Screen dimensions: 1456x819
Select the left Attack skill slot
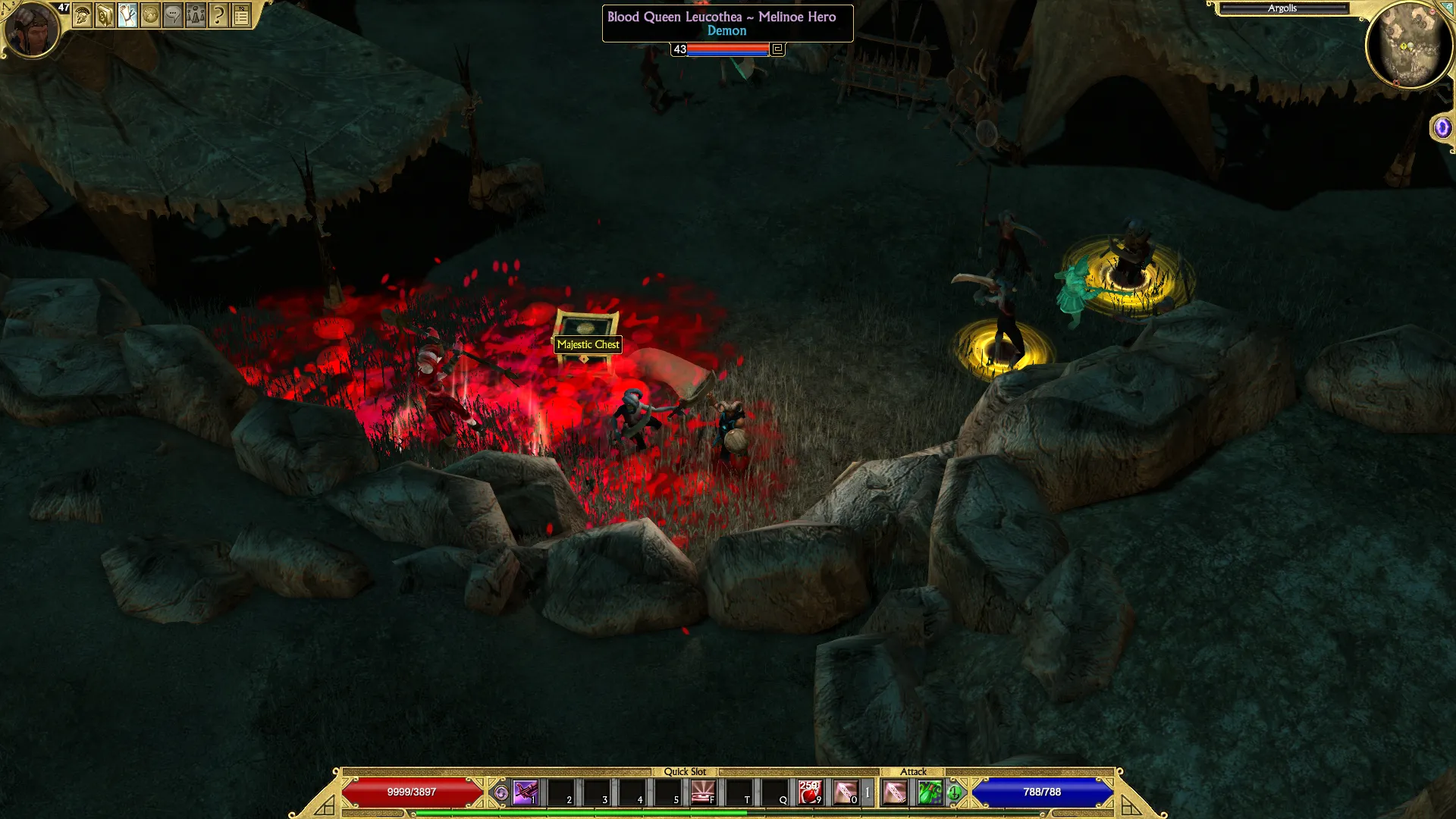point(895,792)
